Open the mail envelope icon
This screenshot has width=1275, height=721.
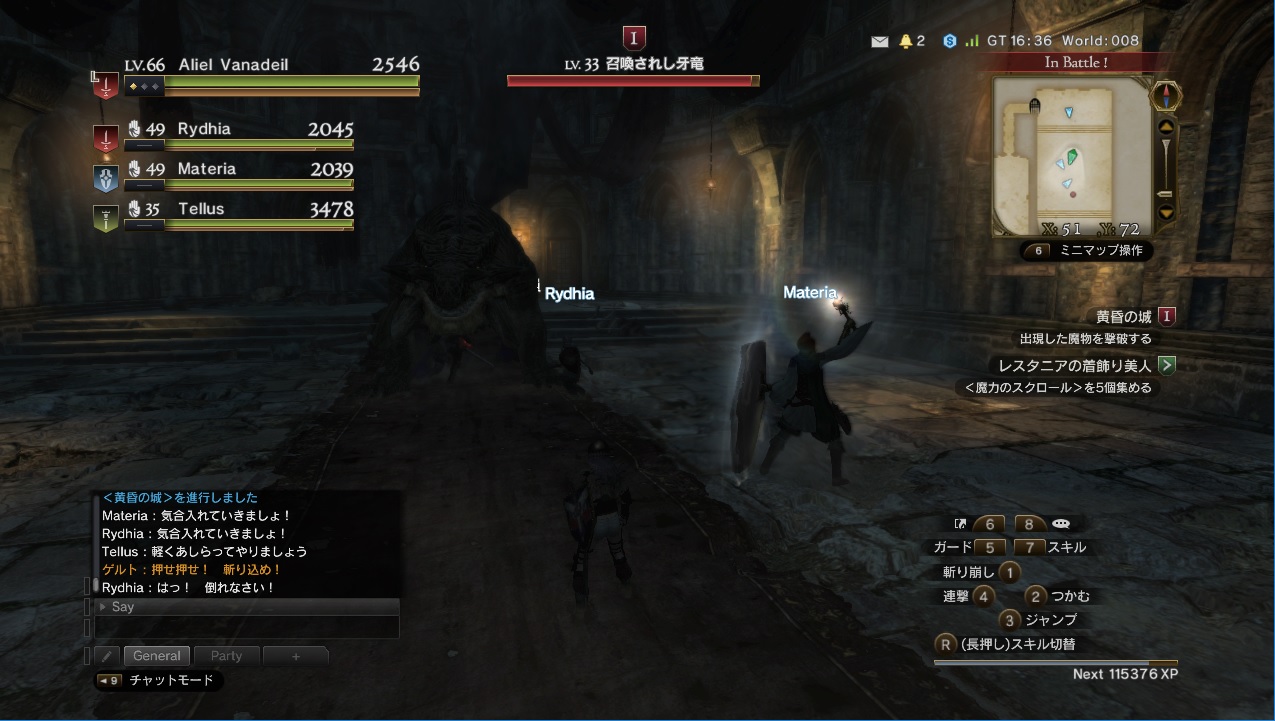pos(880,41)
